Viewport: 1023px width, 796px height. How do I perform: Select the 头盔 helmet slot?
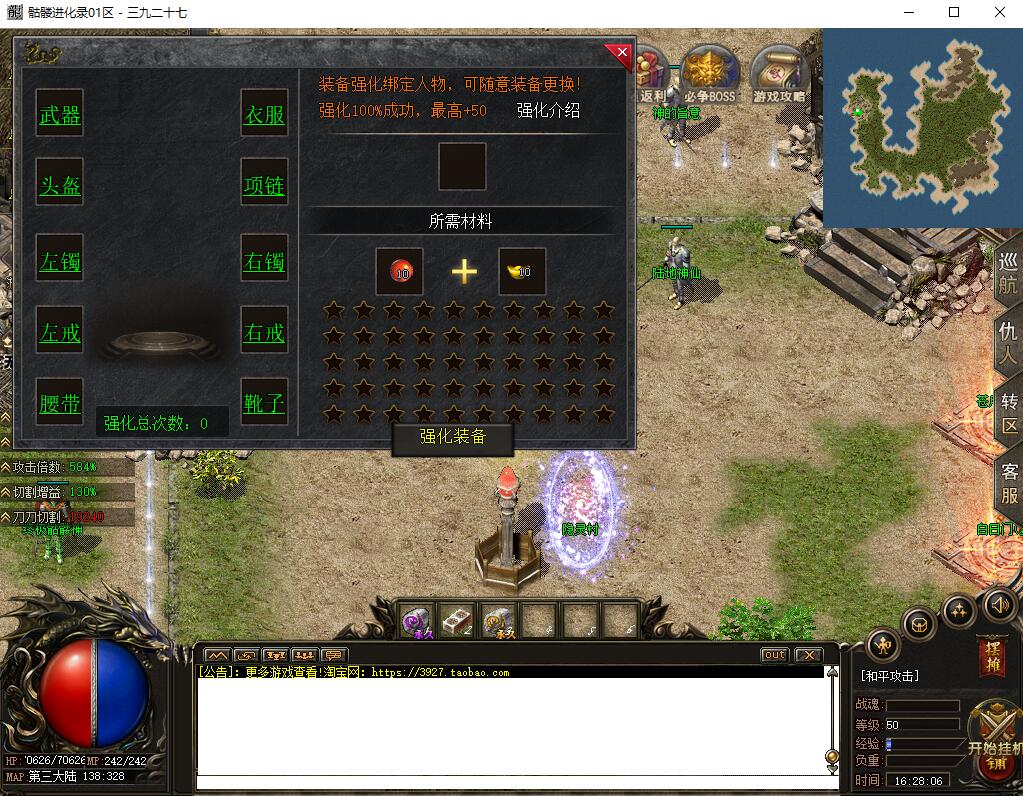[60, 186]
